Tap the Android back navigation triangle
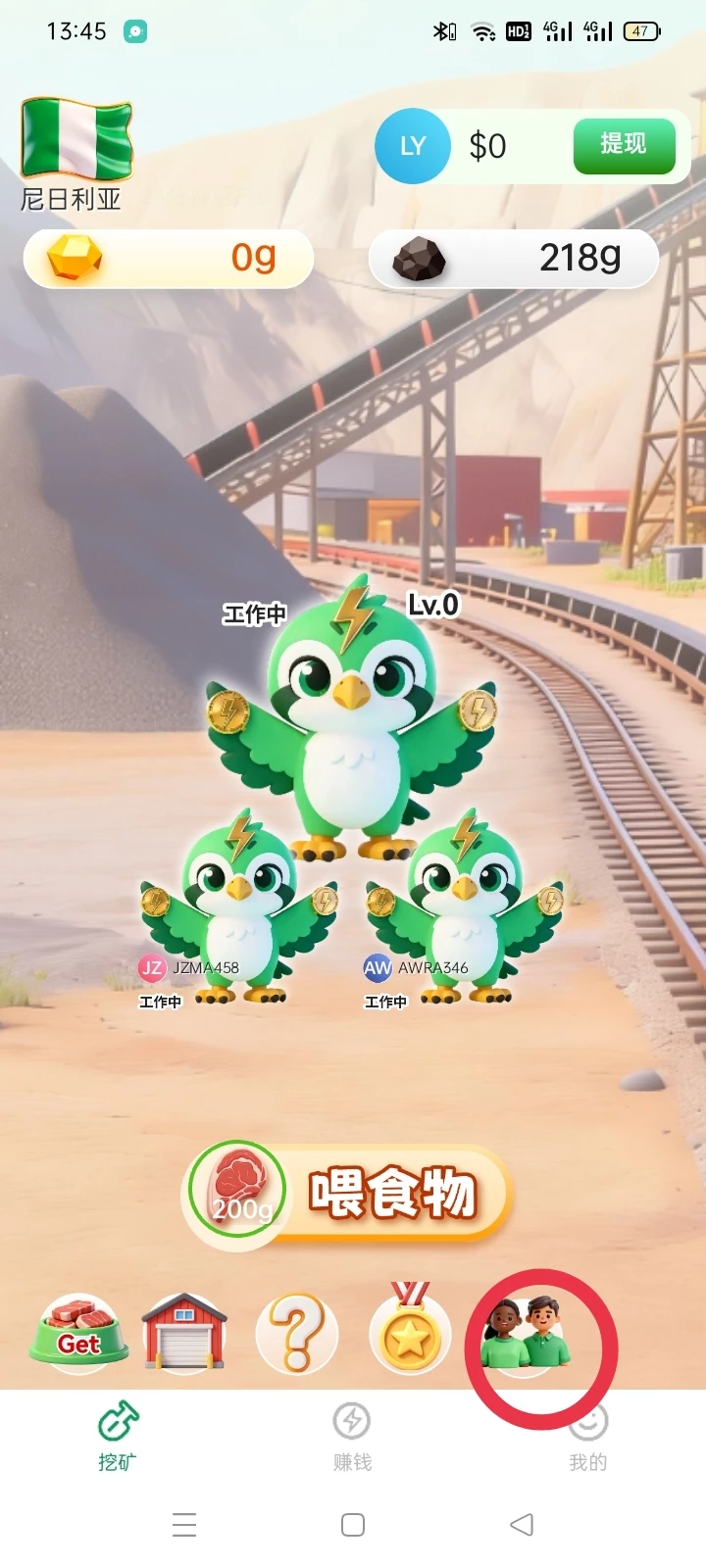The width and height of the screenshot is (706, 1568). click(522, 1525)
